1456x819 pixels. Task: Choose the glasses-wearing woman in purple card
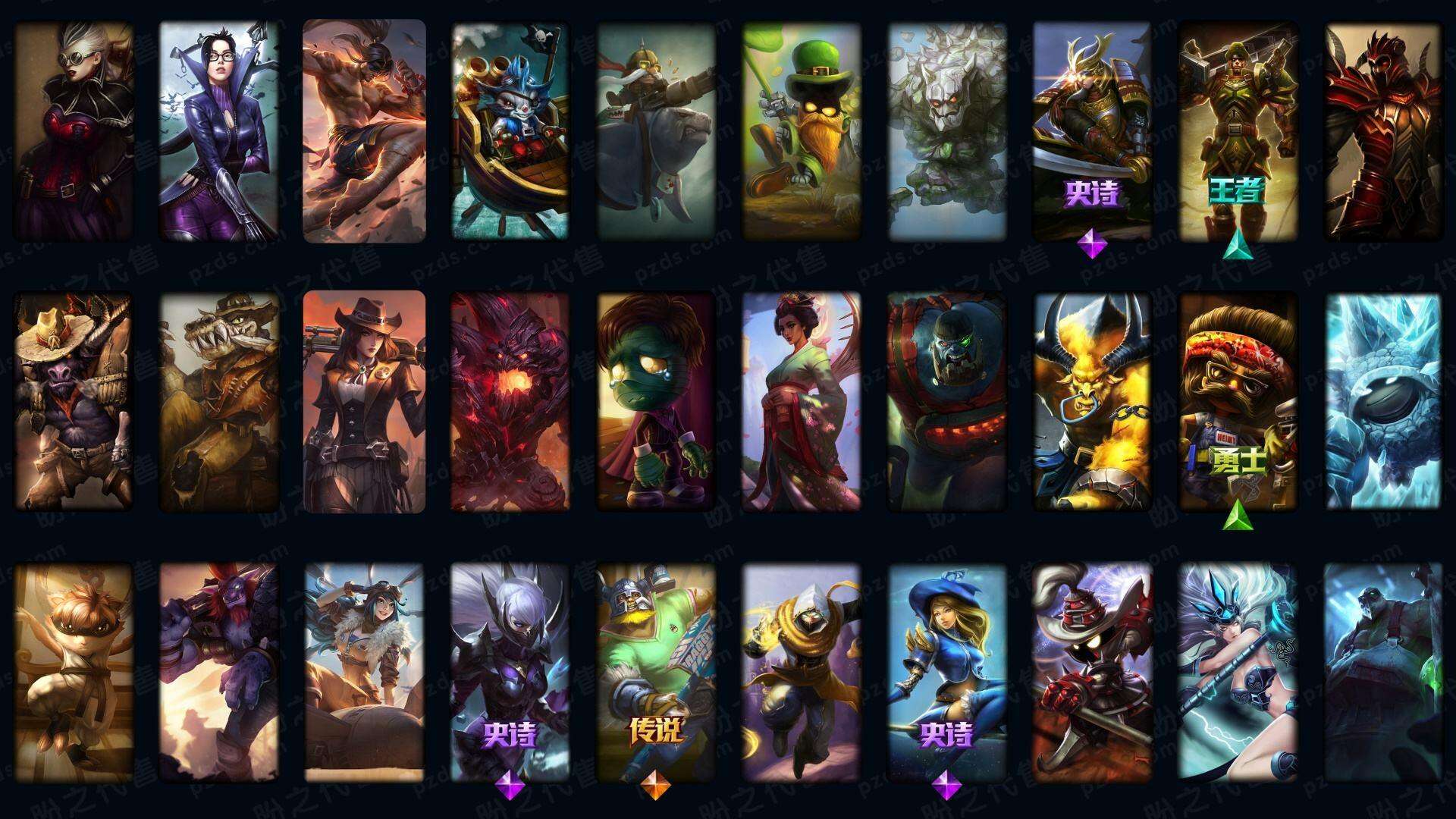pos(218,130)
